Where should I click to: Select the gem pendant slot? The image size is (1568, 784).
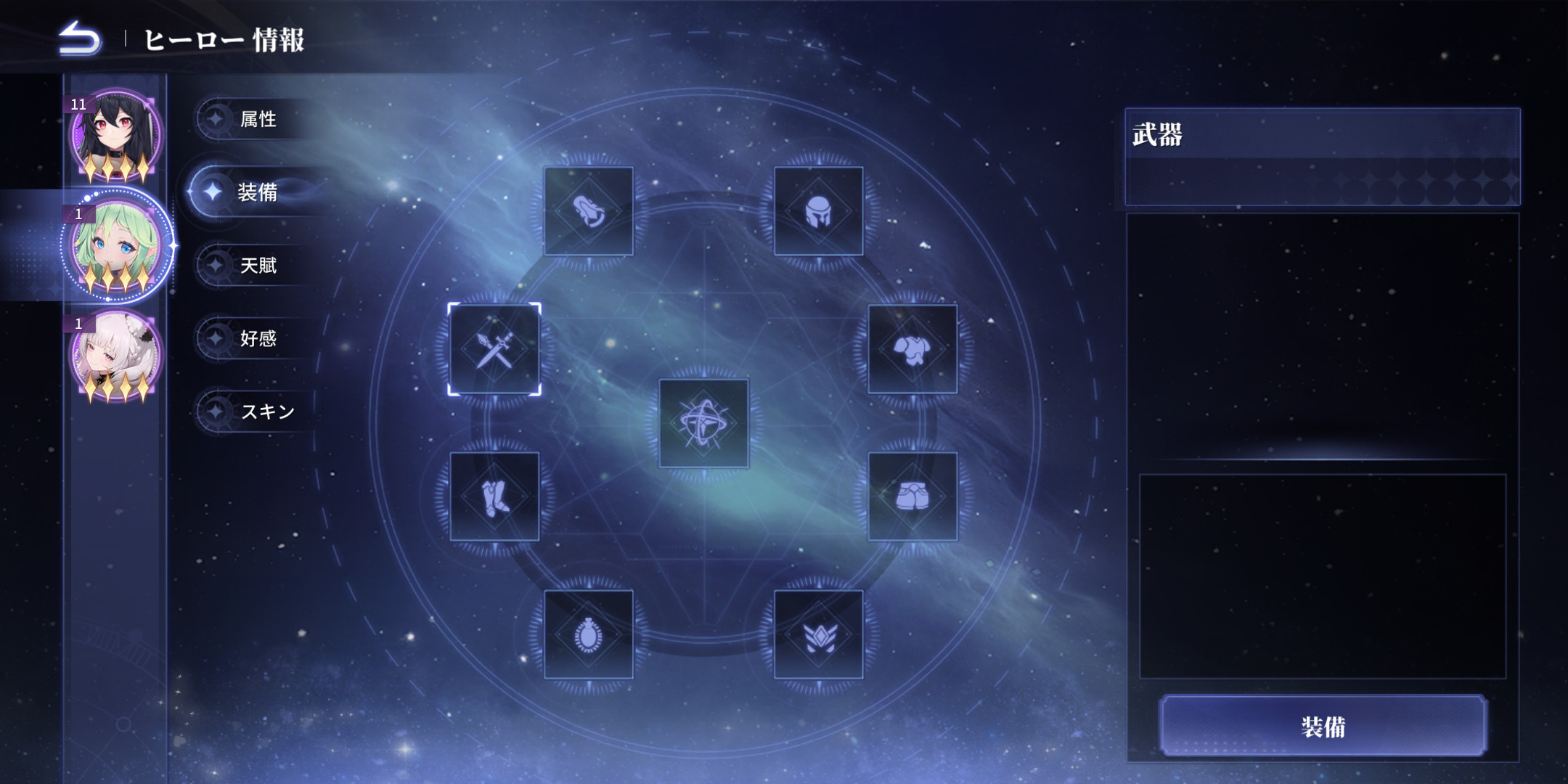tap(588, 634)
